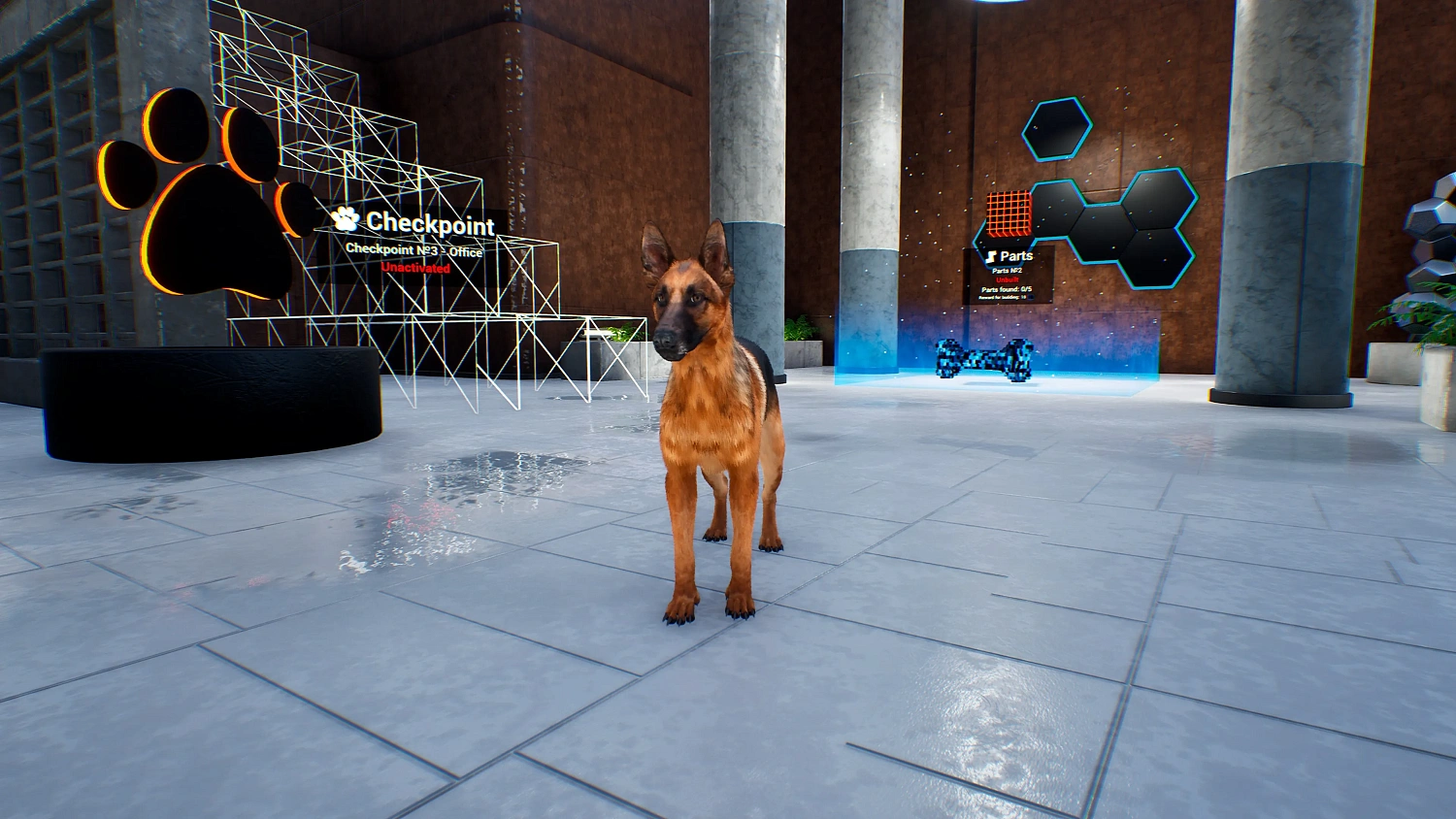The height and width of the screenshot is (819, 1456).
Task: Click the Parts found: 0/5 counter
Action: coord(1007,289)
